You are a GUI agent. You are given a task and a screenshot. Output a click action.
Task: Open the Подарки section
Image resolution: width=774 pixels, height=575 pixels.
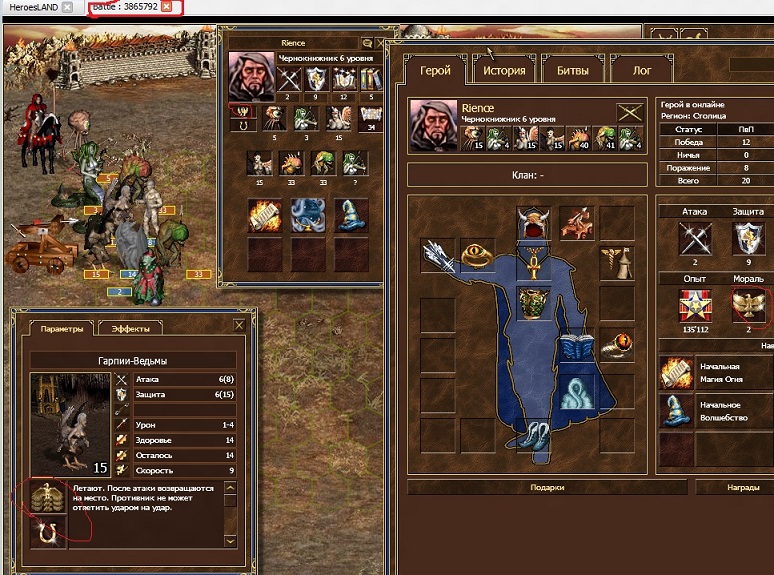point(548,487)
